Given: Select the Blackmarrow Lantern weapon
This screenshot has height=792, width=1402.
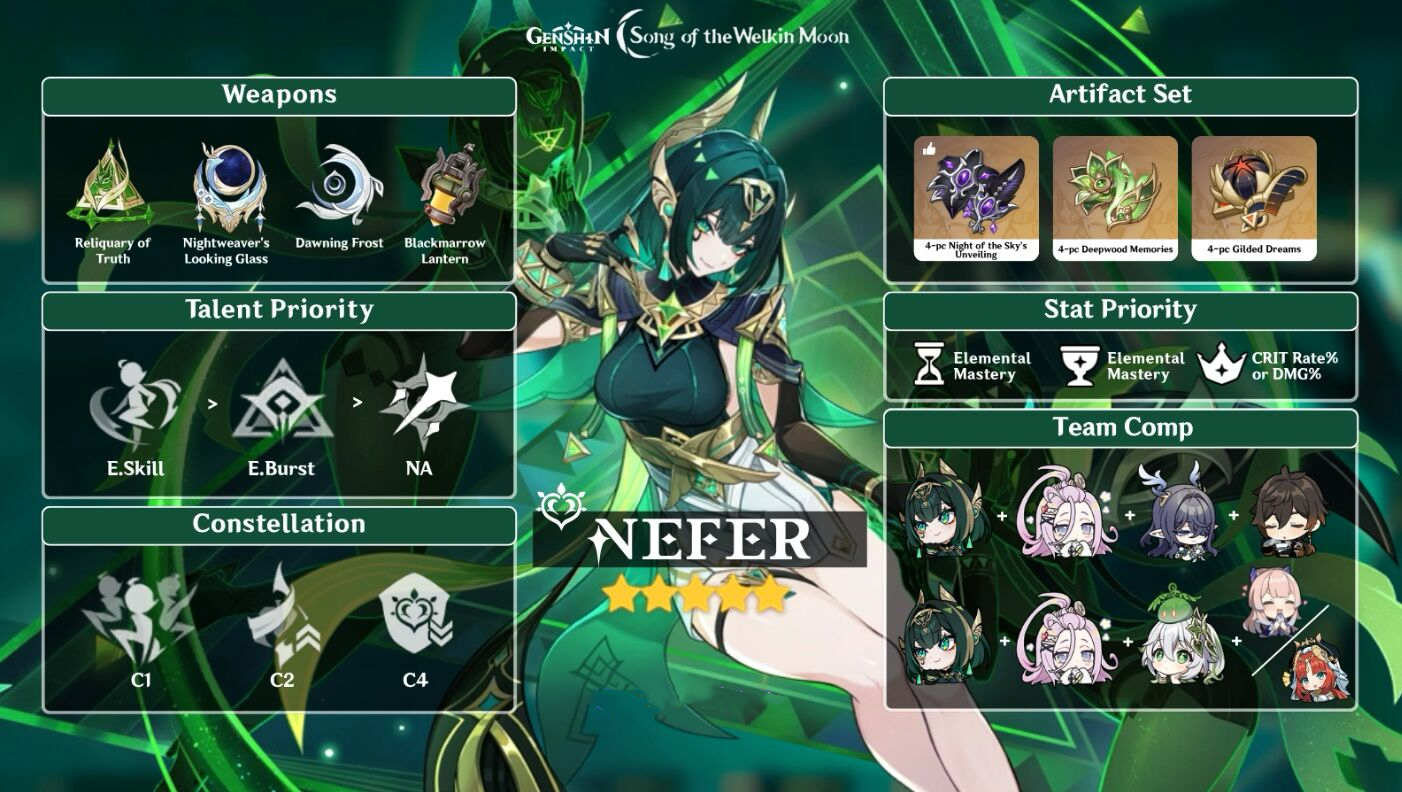Looking at the screenshot, I should click(445, 187).
